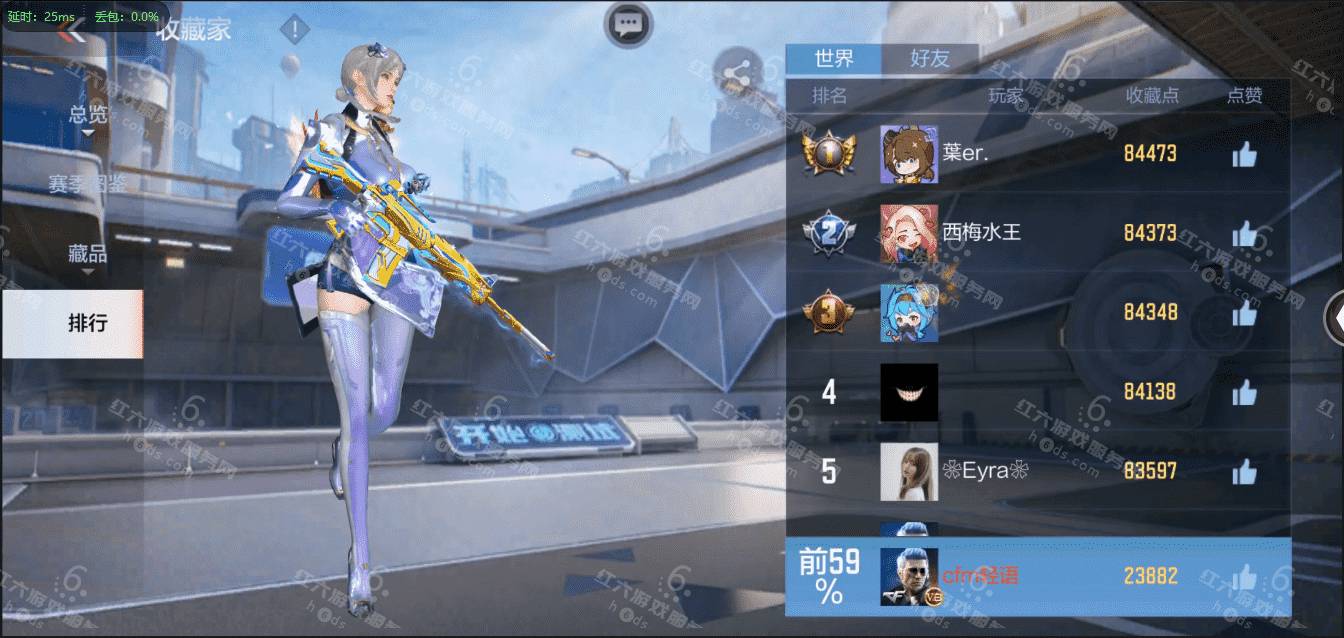Open the 总览 overview section

tap(88, 114)
